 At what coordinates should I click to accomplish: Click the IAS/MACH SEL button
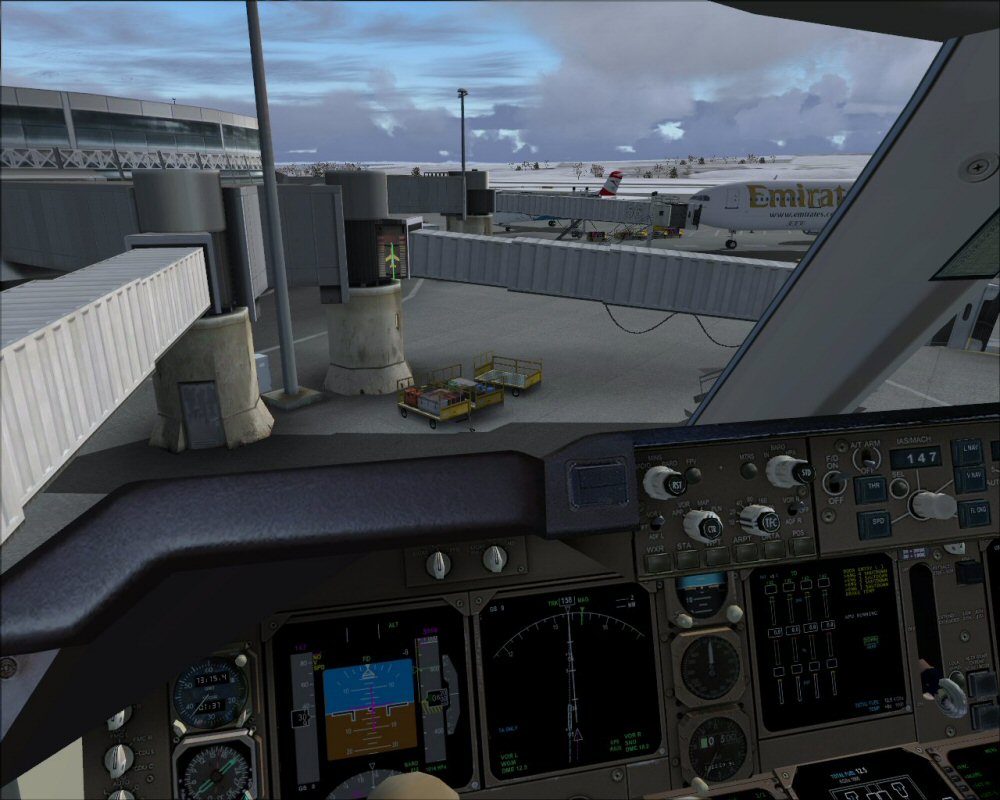point(900,488)
